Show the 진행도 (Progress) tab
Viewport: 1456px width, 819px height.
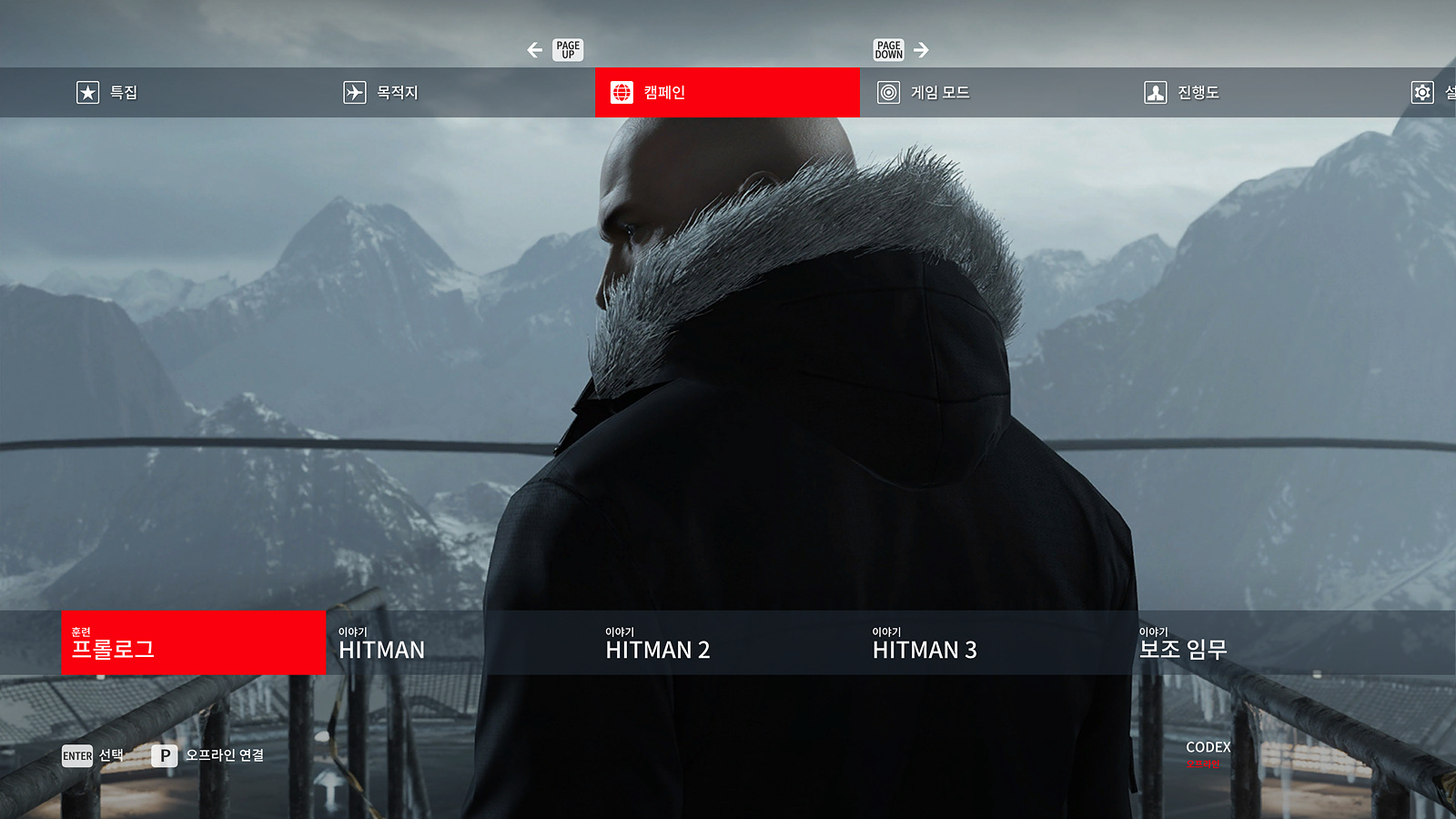coord(1181,92)
